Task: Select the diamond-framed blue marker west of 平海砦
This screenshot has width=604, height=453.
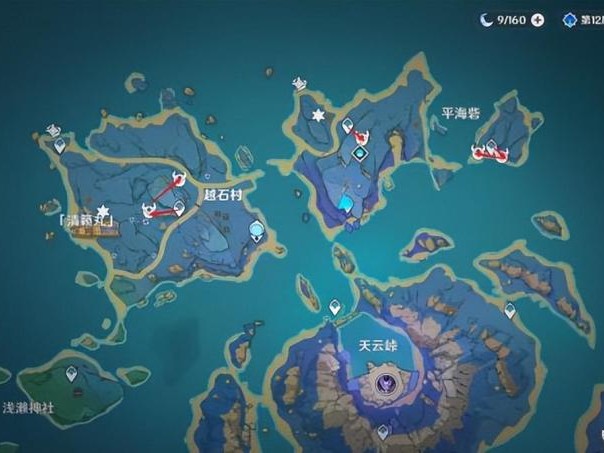Action: point(360,152)
